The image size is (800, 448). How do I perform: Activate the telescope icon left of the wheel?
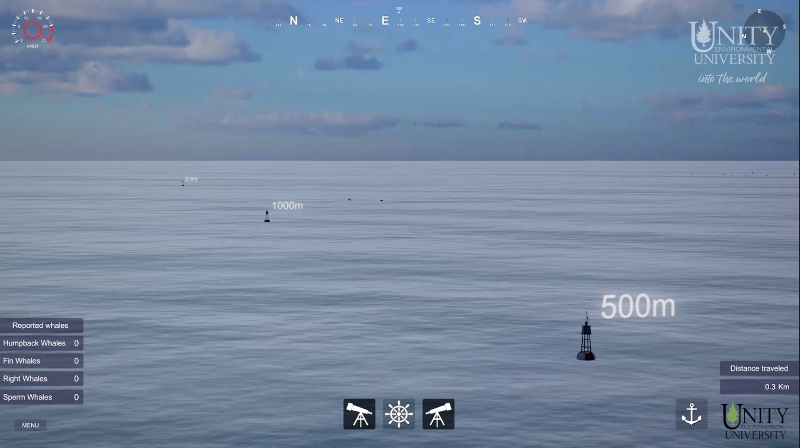pos(359,414)
